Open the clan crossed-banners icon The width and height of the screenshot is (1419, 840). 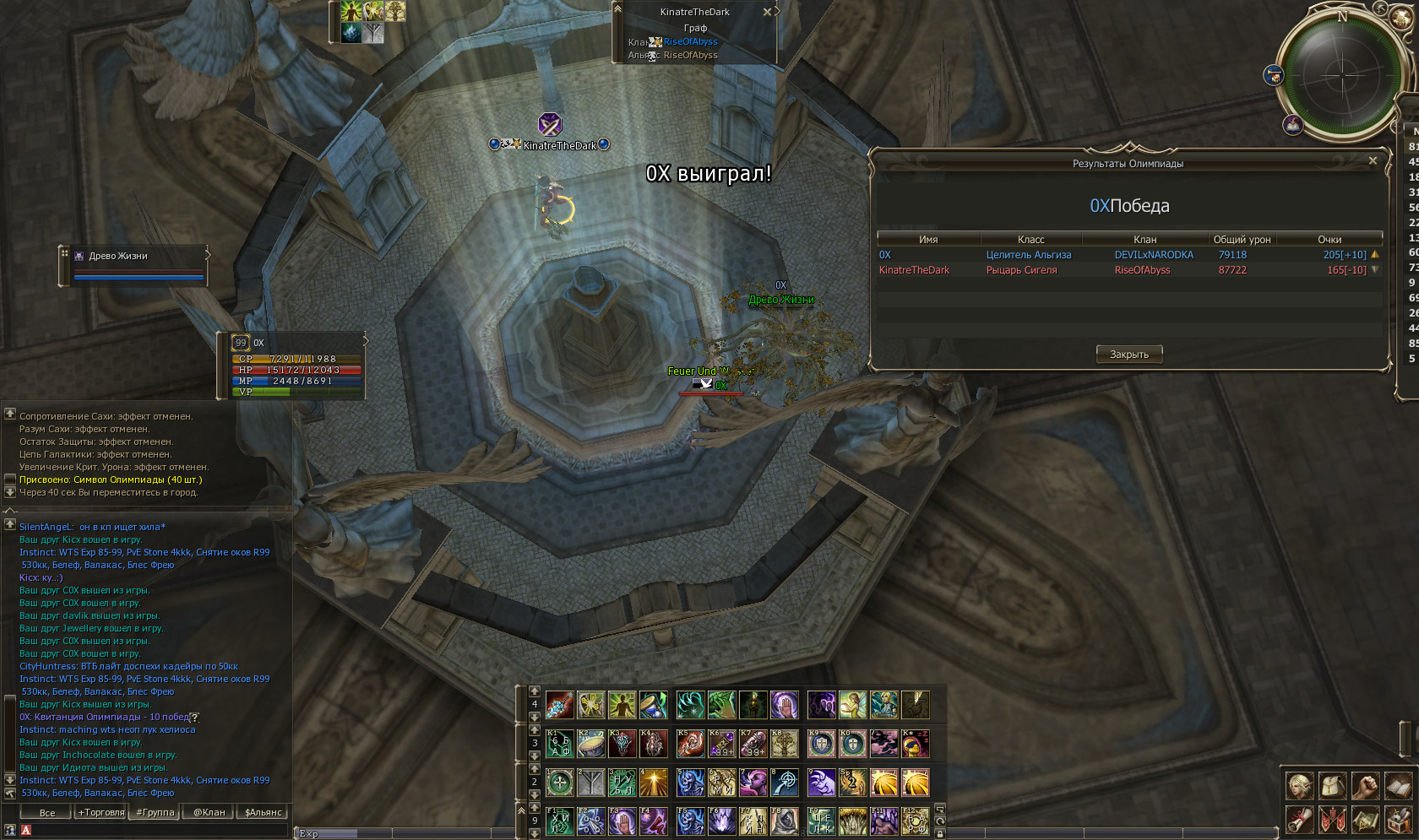(1333, 819)
